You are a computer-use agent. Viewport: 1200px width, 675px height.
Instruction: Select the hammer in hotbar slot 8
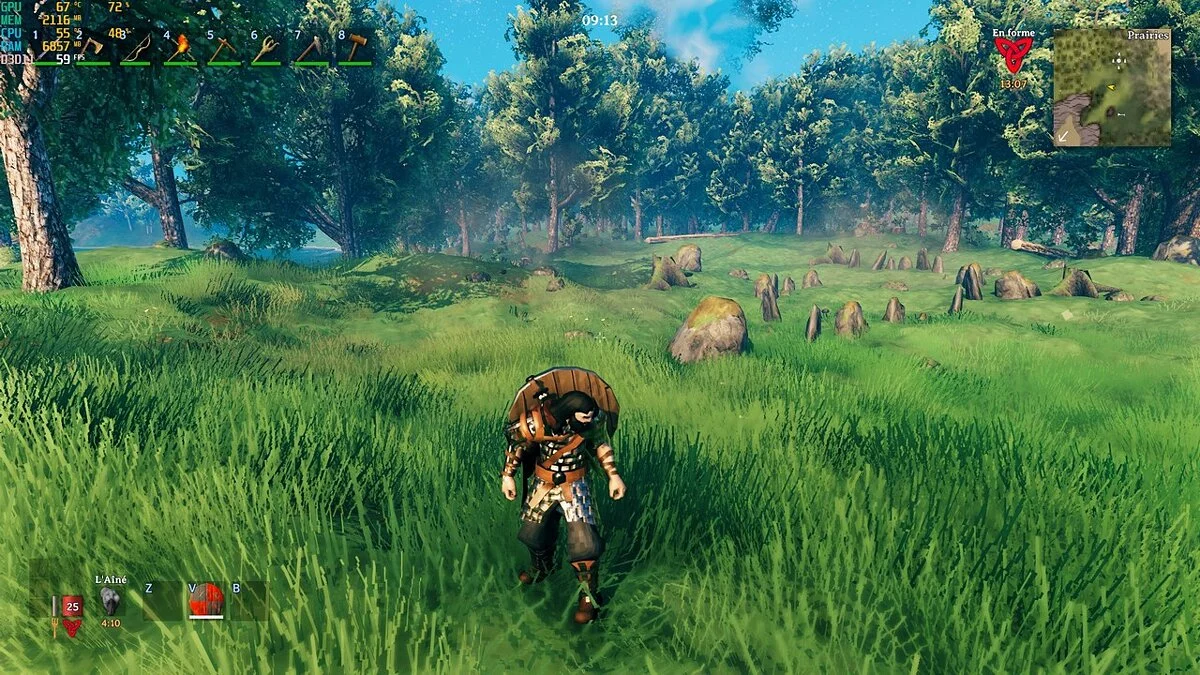pos(355,47)
